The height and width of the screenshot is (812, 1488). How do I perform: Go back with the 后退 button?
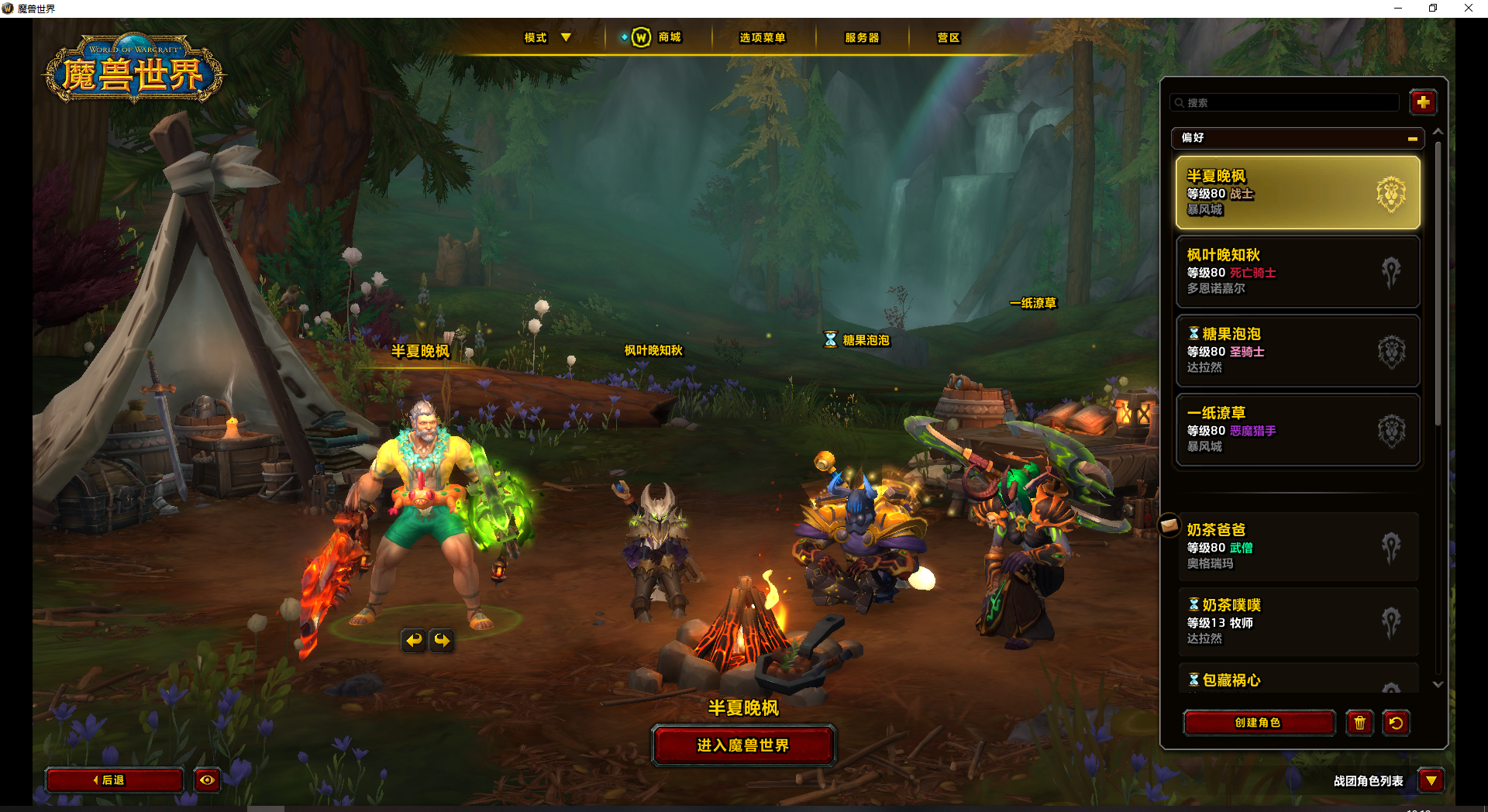(114, 780)
